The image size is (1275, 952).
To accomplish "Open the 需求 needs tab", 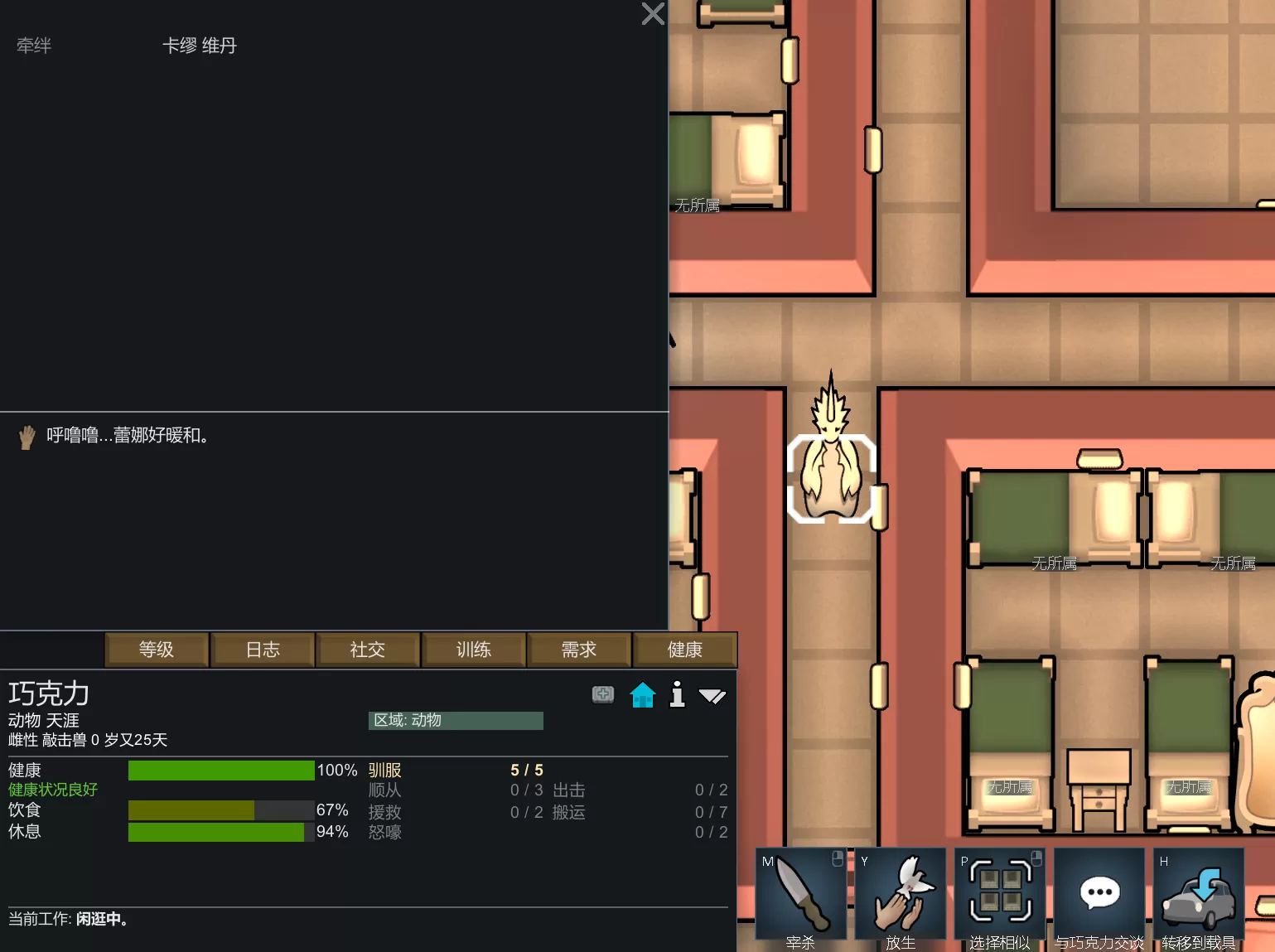I will (x=579, y=650).
